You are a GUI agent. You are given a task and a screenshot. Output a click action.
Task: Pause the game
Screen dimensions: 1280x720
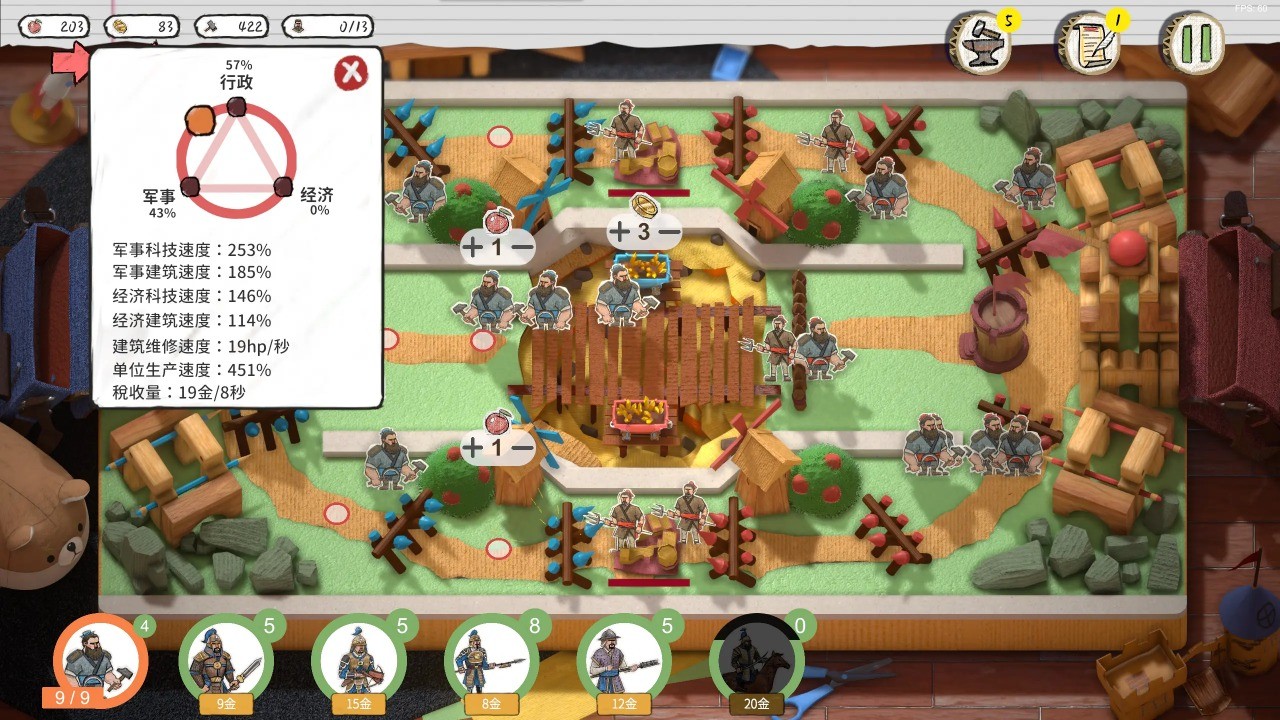point(1194,44)
